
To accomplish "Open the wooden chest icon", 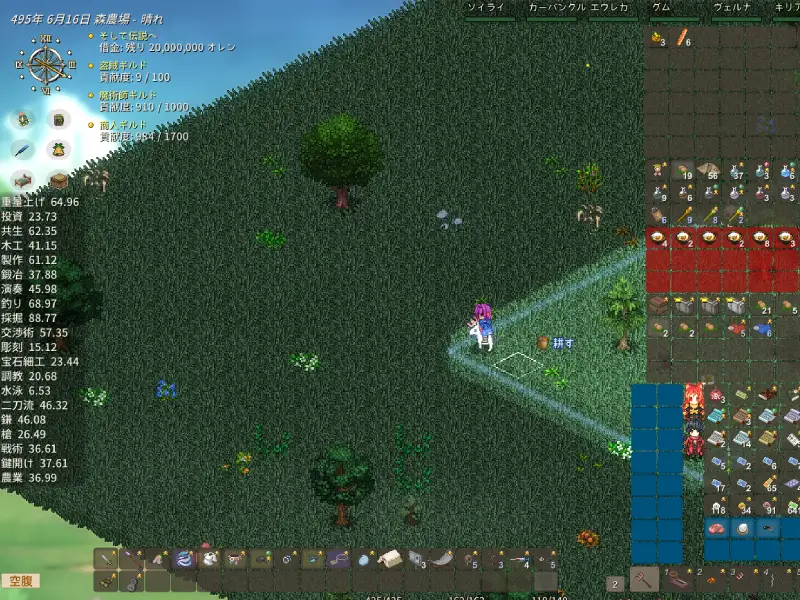I will [x=60, y=180].
